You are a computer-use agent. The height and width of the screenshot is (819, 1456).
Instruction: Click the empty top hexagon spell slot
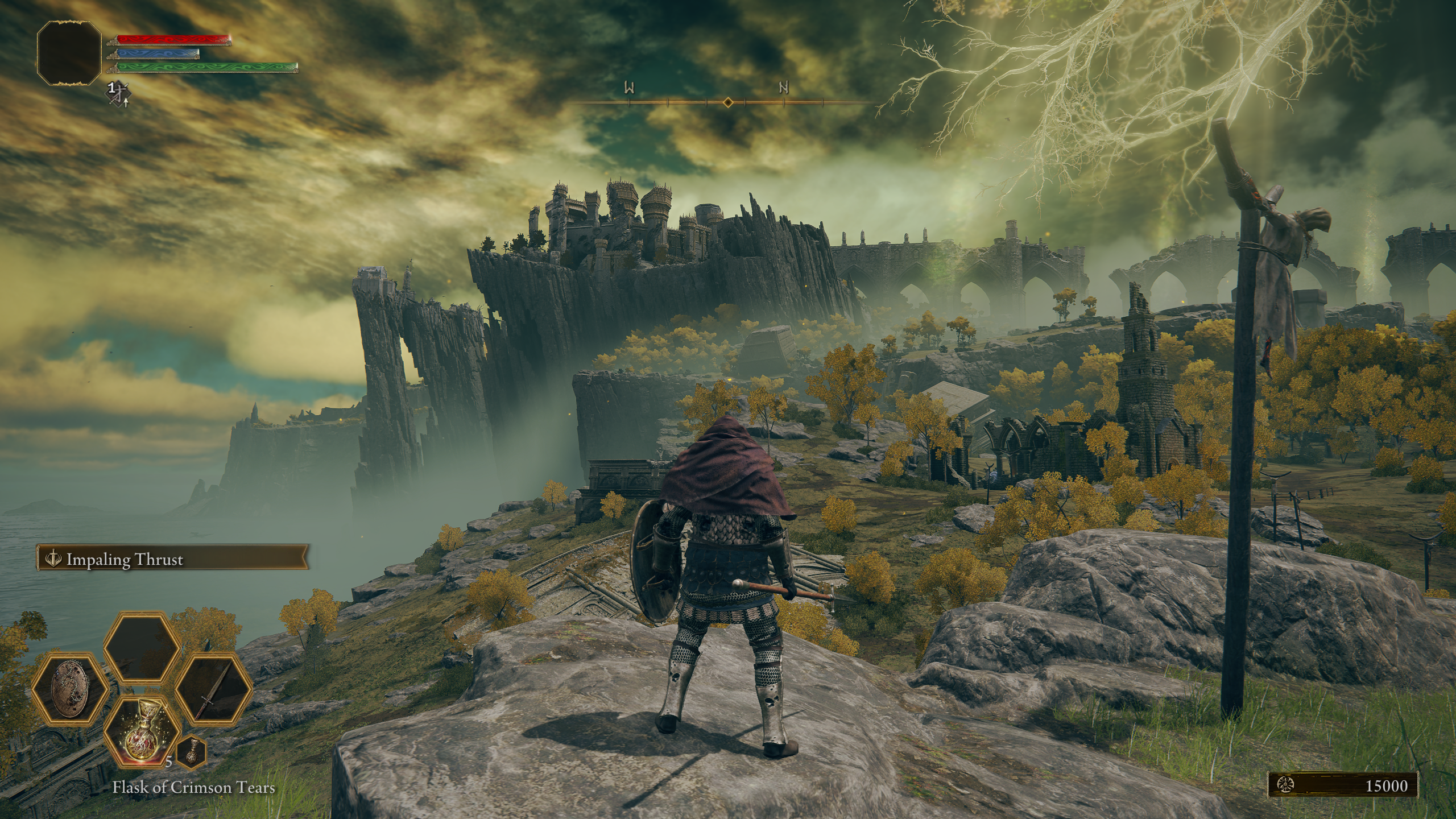click(142, 647)
